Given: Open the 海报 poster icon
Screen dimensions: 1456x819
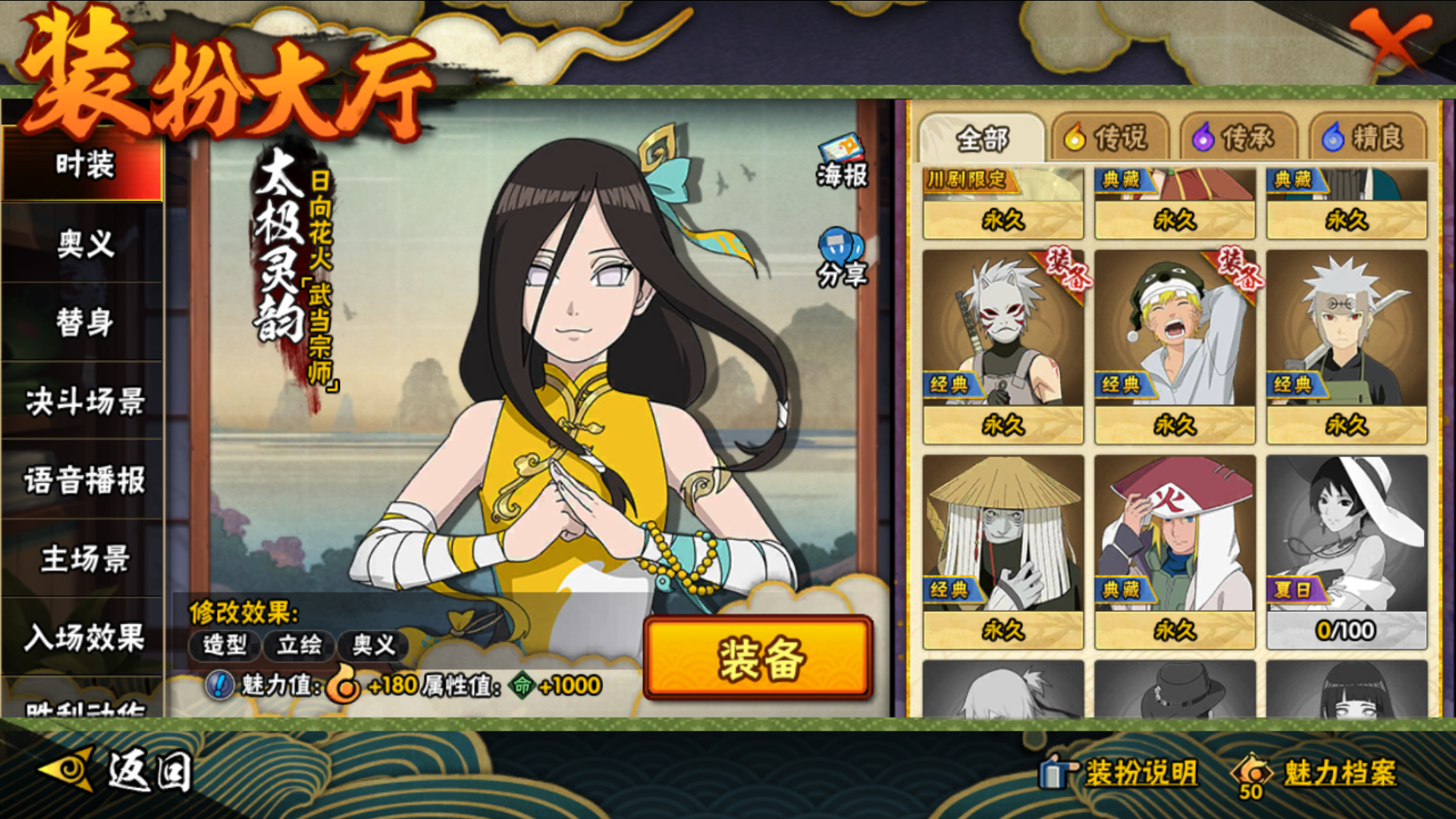Looking at the screenshot, I should tap(841, 161).
